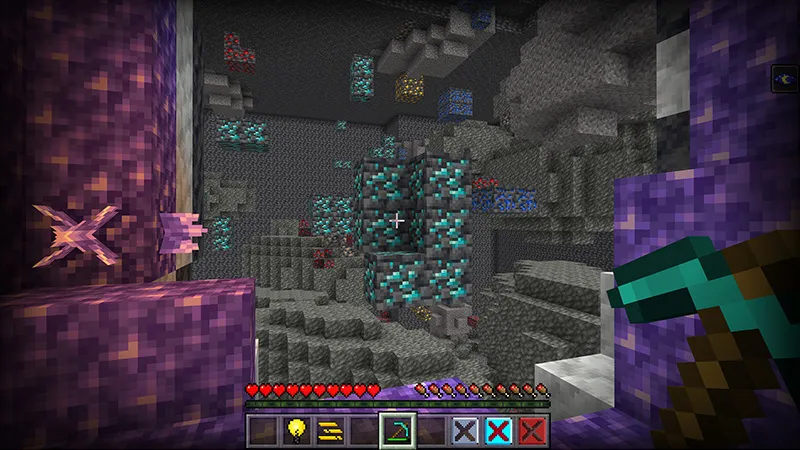Choose the pickaxe hotbar slot
800x450 pixels.
[397, 430]
